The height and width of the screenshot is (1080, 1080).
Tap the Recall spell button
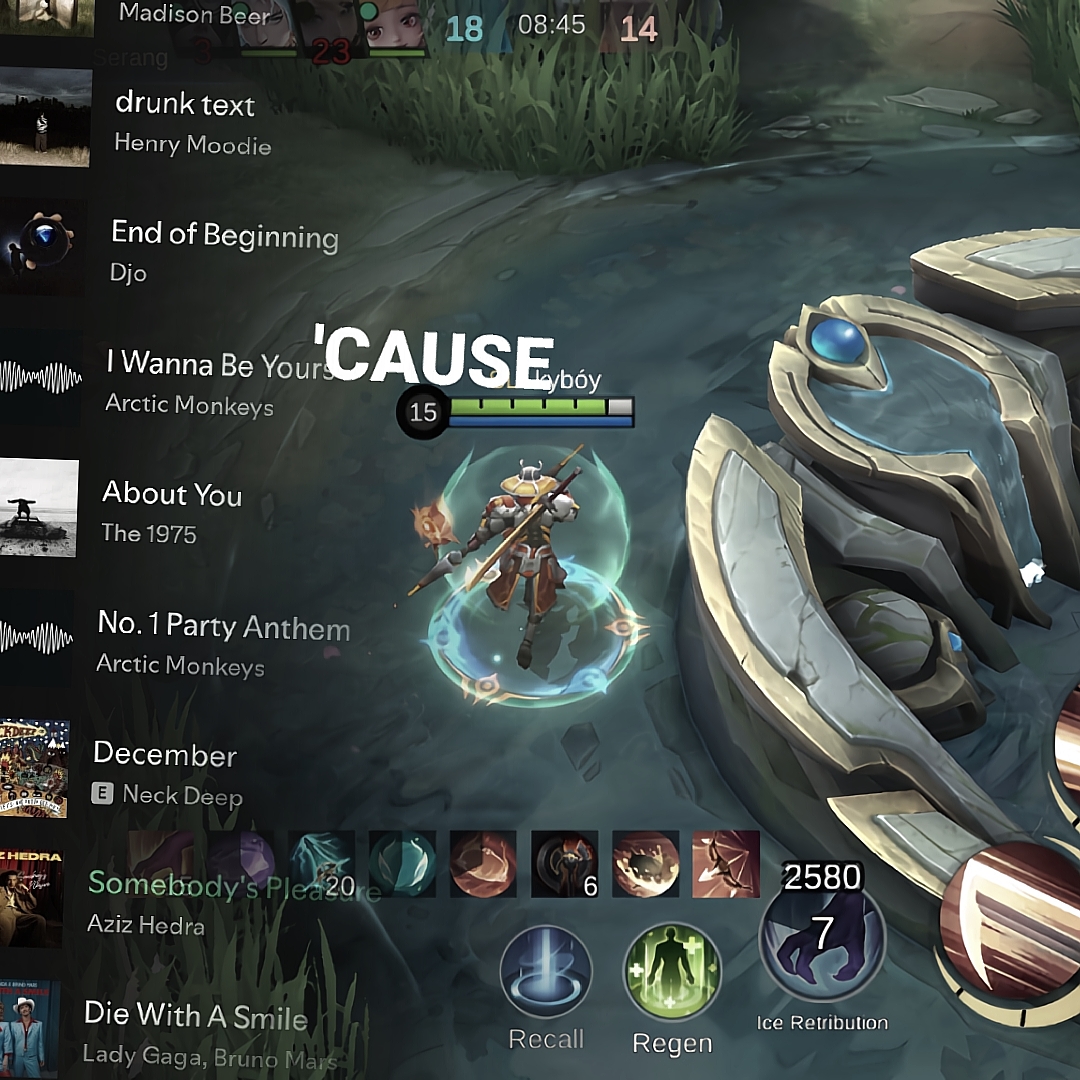pyautogui.click(x=546, y=972)
